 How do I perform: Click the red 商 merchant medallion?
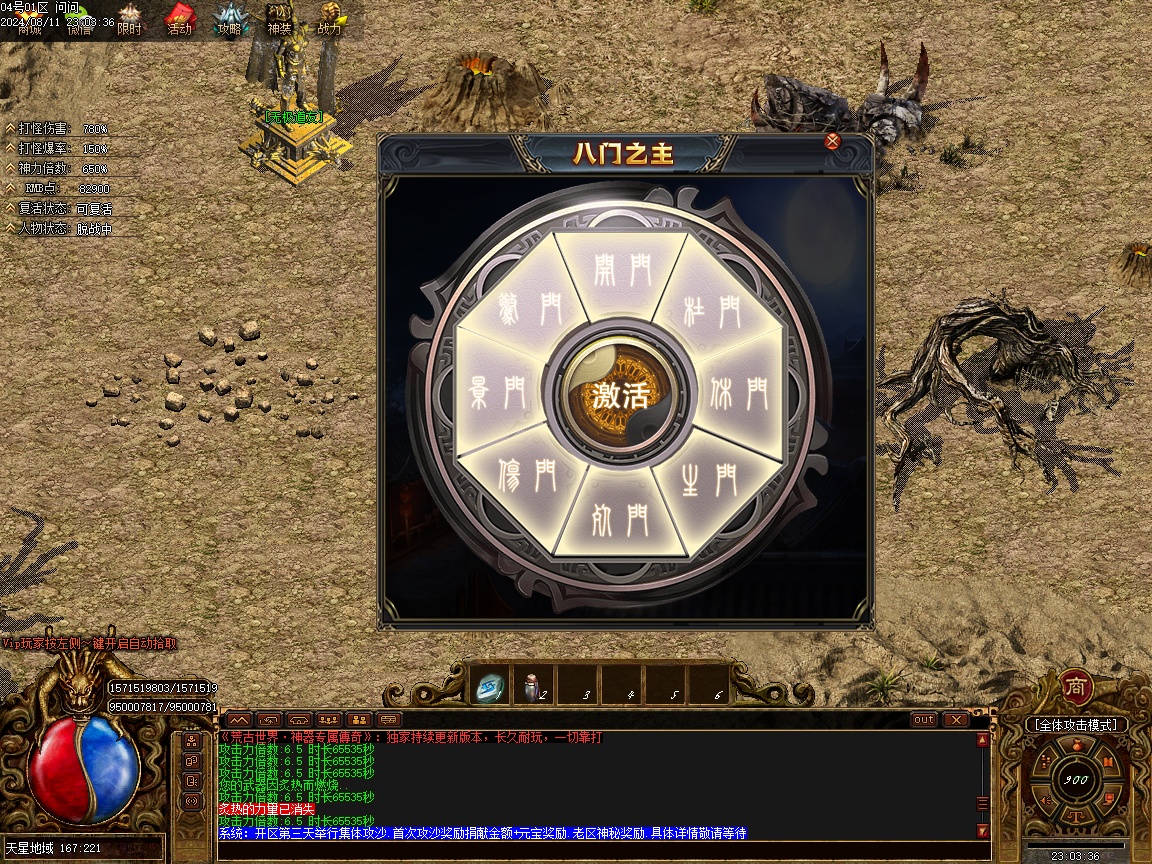point(1076,687)
